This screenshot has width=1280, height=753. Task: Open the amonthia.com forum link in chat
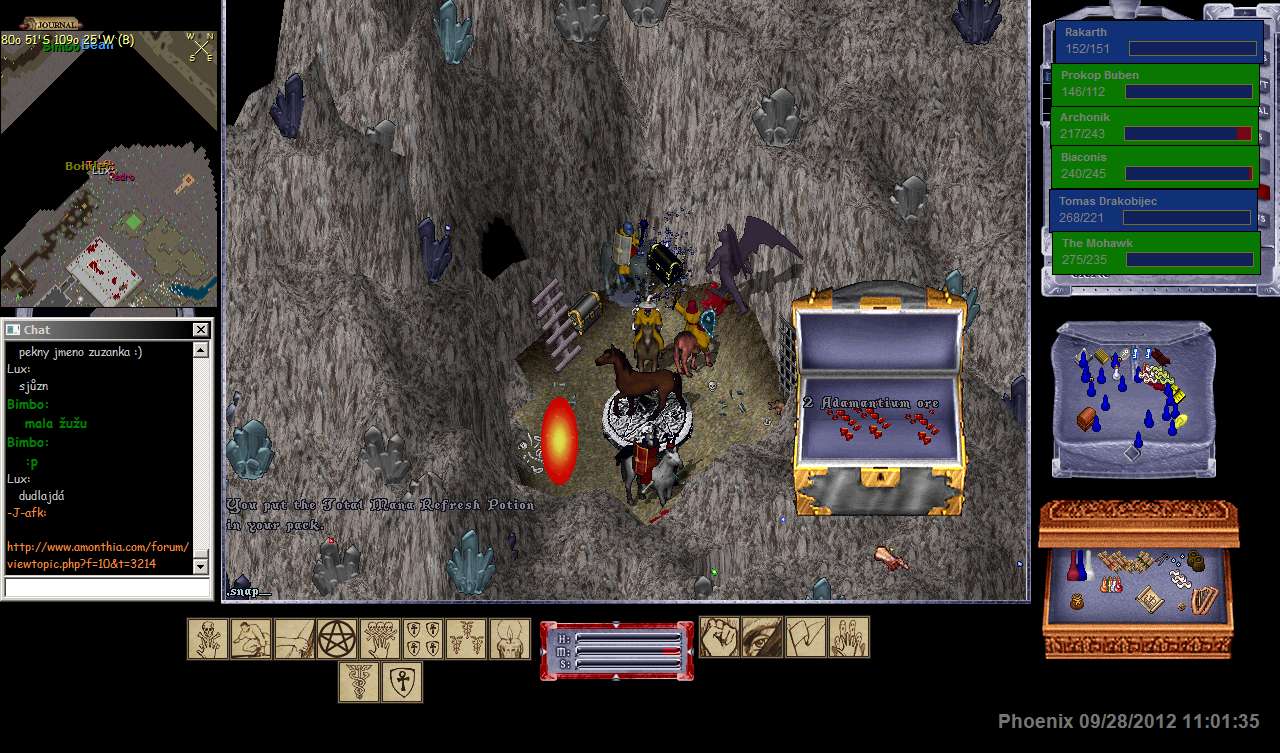coord(97,555)
